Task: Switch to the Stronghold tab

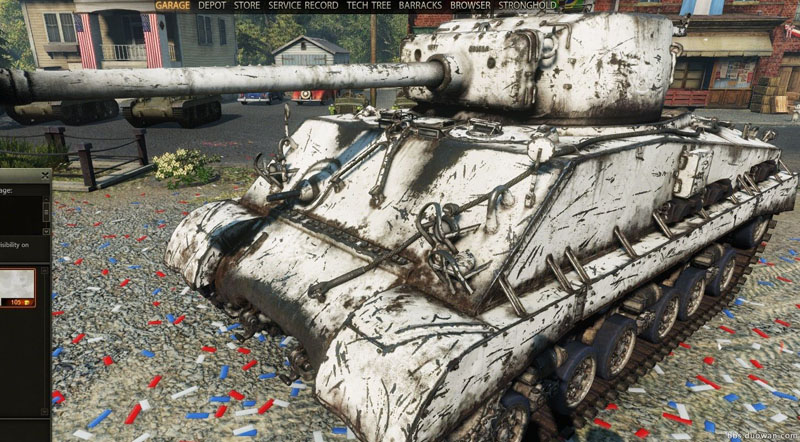Action: (x=527, y=5)
